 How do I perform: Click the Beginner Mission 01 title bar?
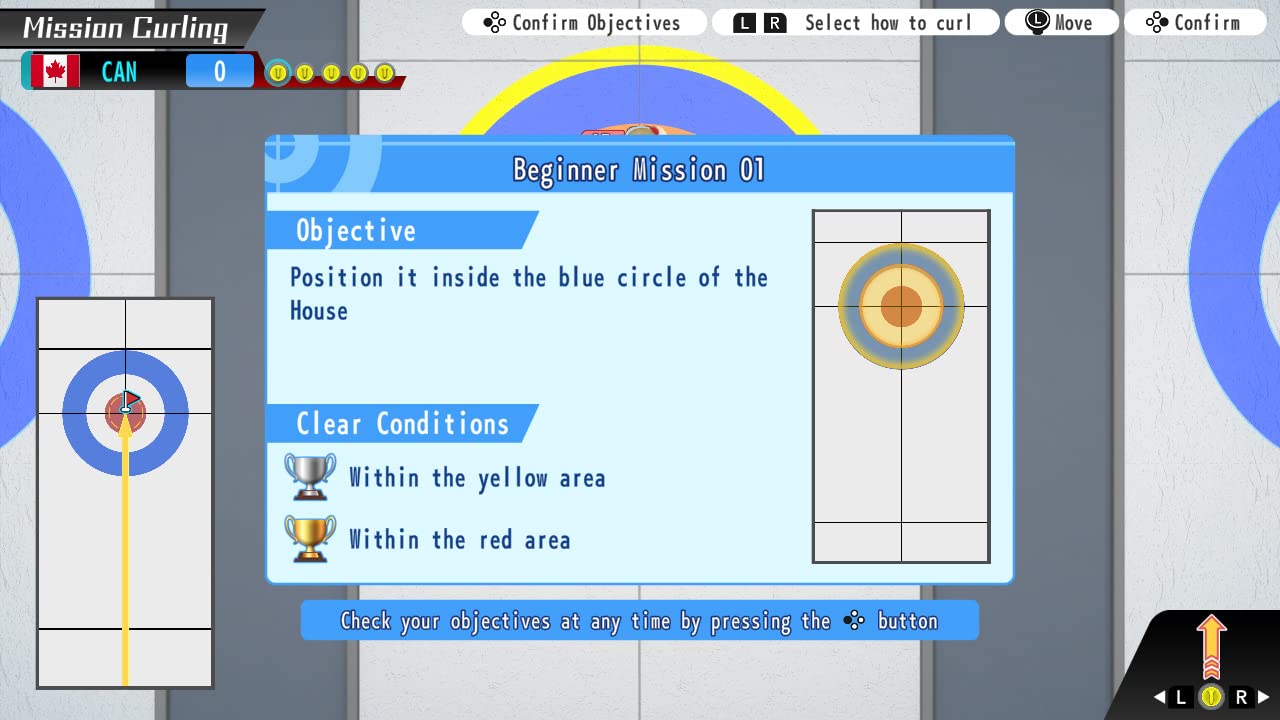[639, 169]
